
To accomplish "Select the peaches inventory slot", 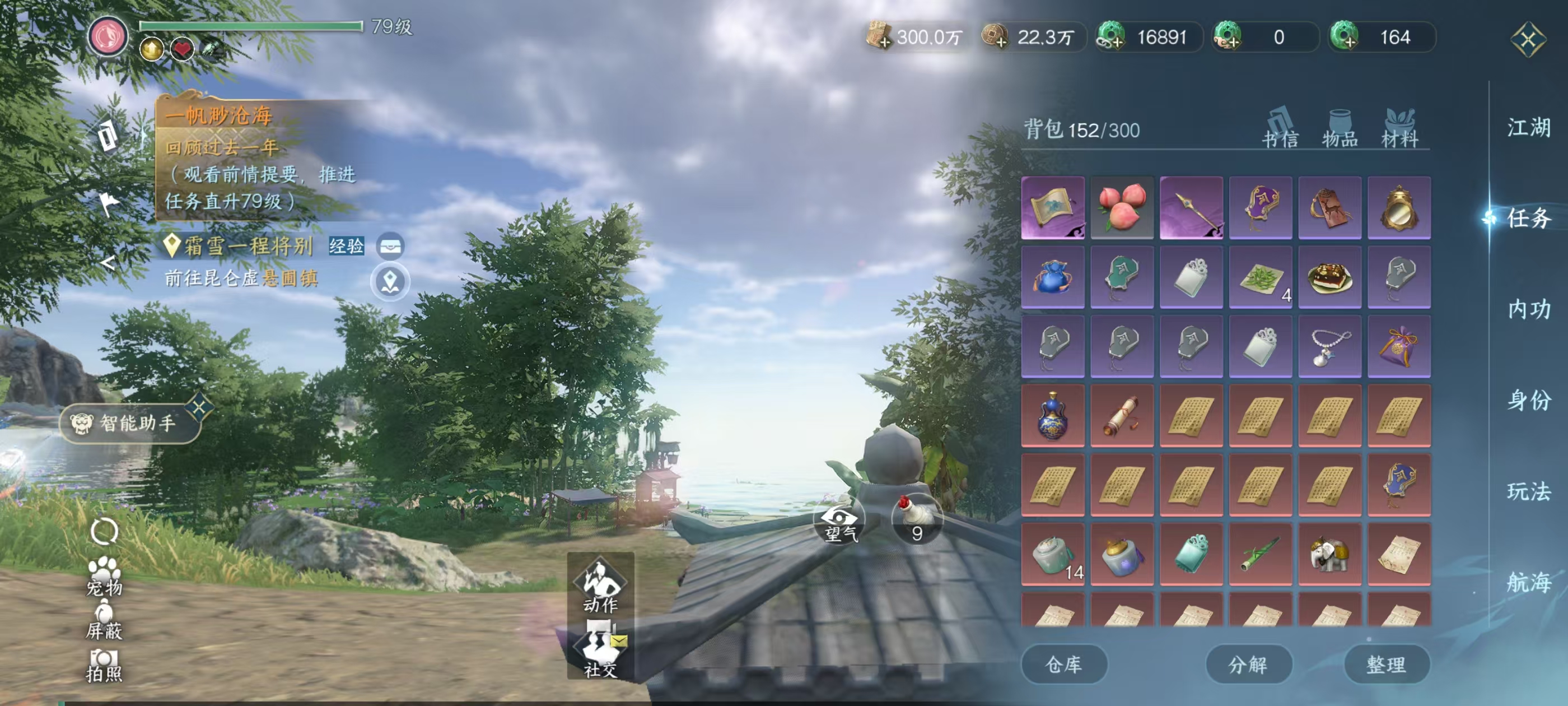I will (1122, 207).
